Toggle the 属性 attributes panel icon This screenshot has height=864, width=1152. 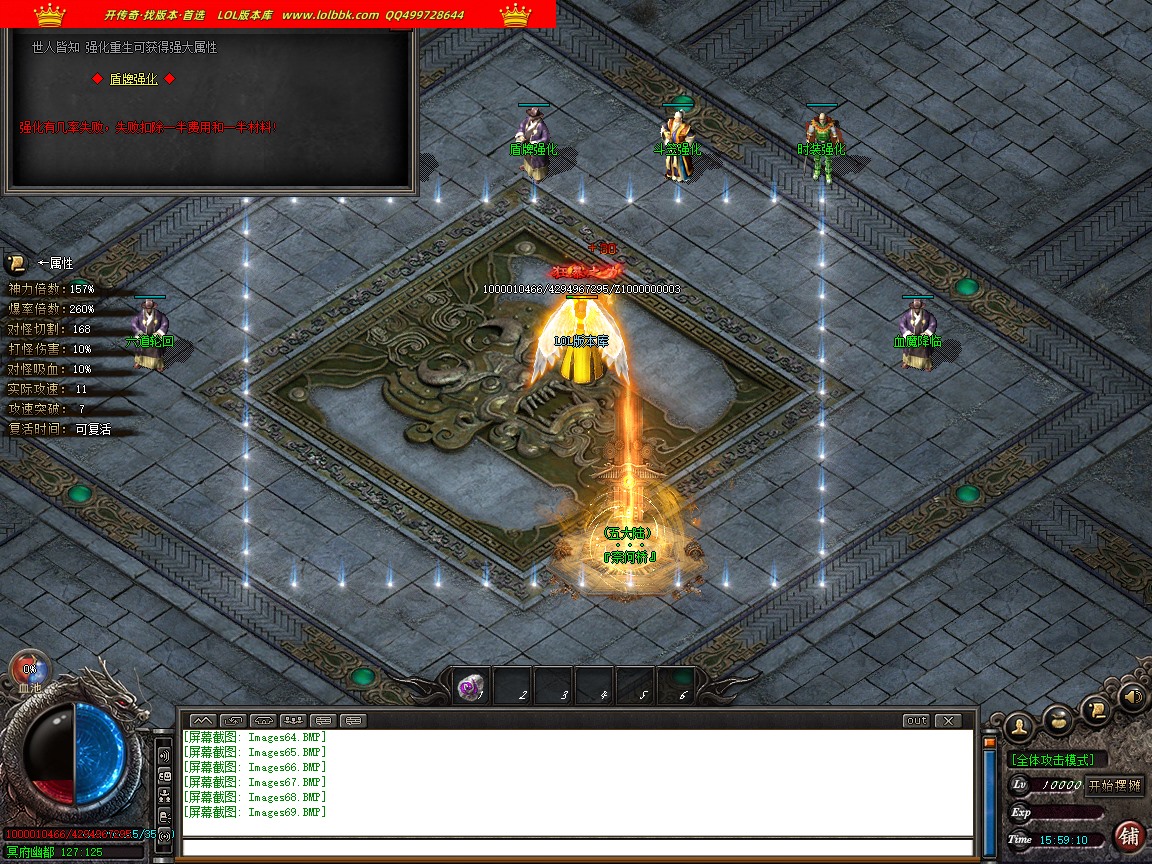coord(16,263)
